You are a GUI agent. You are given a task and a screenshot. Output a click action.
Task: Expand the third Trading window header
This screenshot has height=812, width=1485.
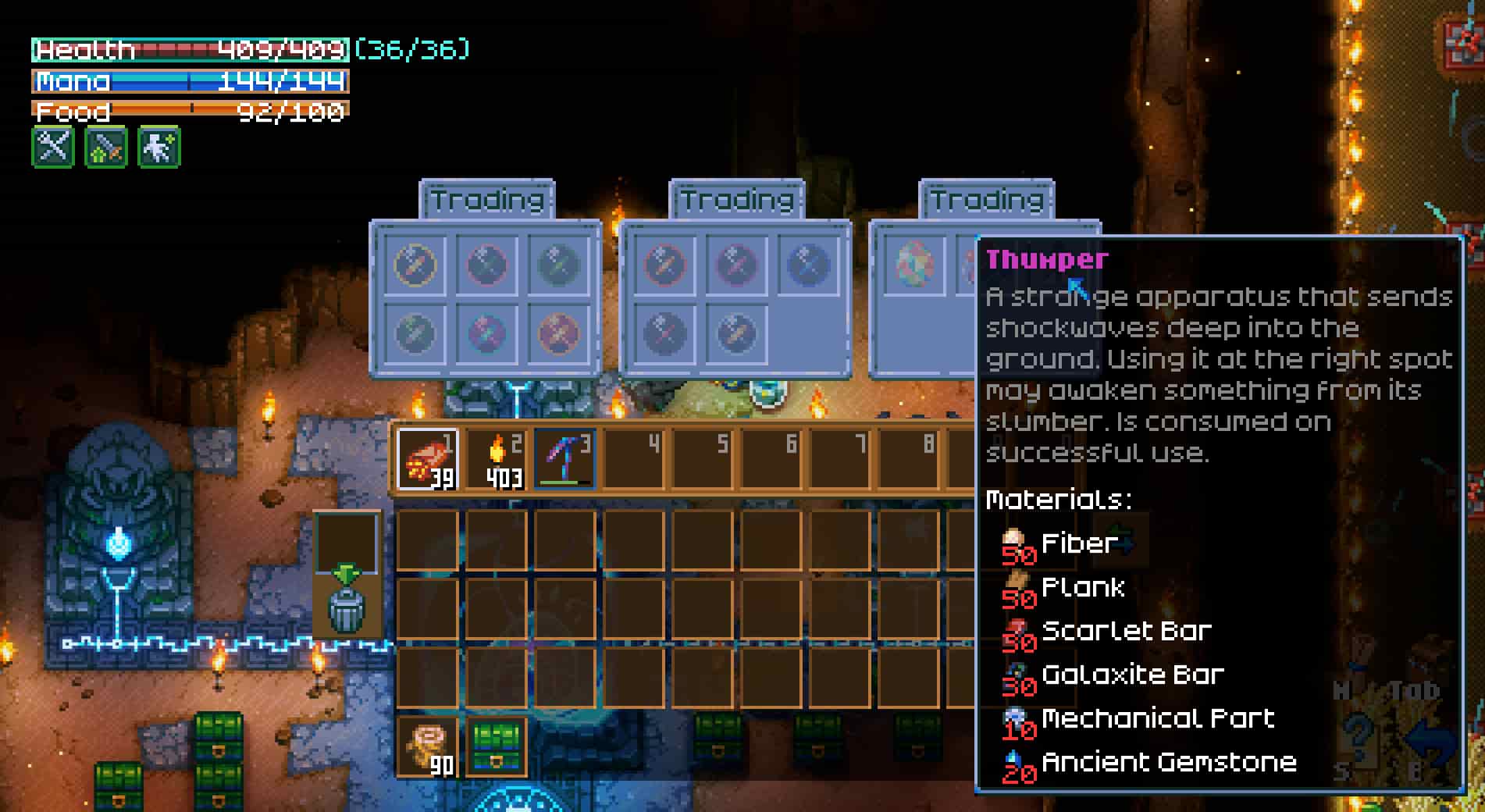[986, 199]
